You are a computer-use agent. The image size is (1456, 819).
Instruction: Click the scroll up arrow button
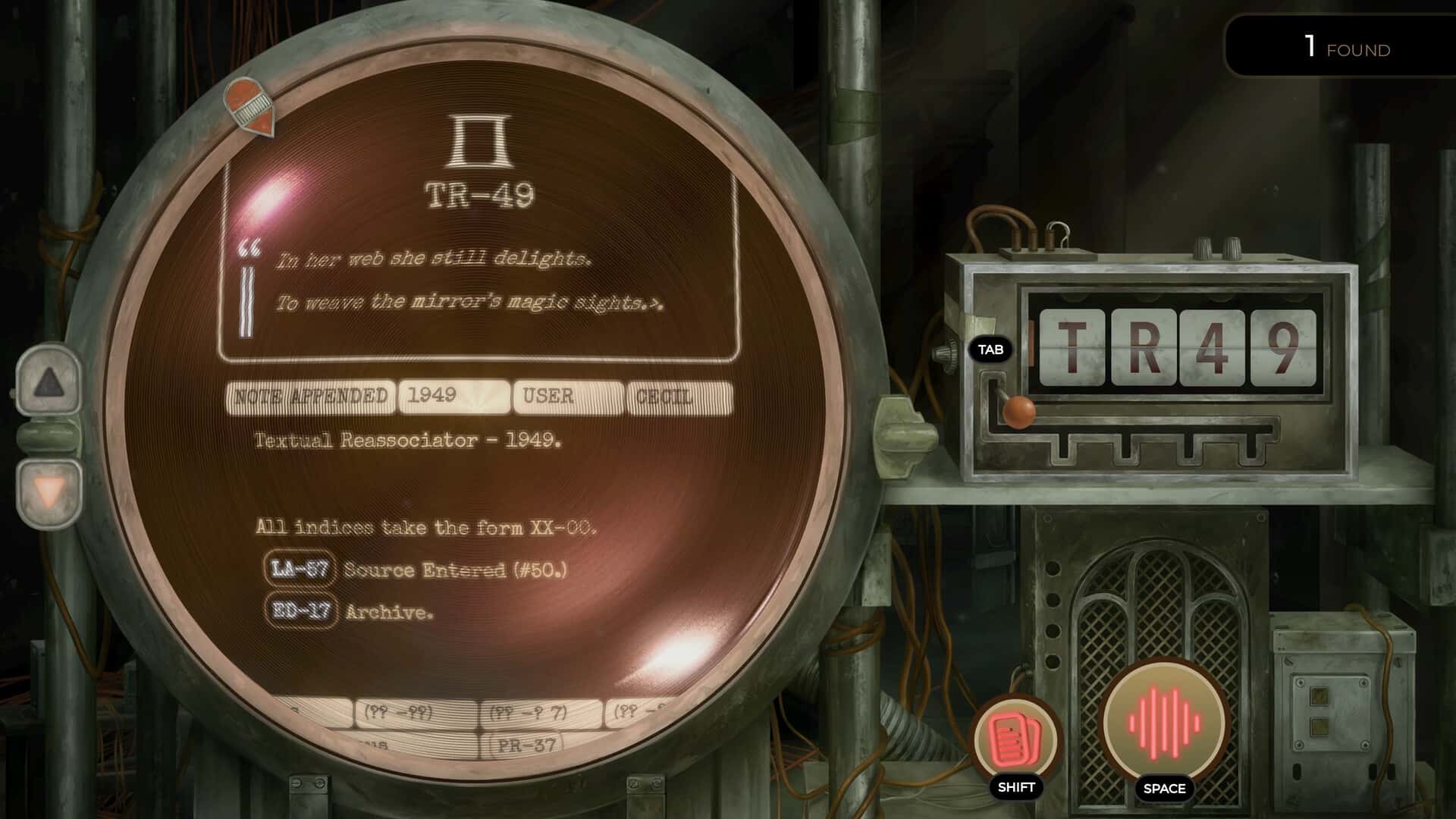(49, 383)
